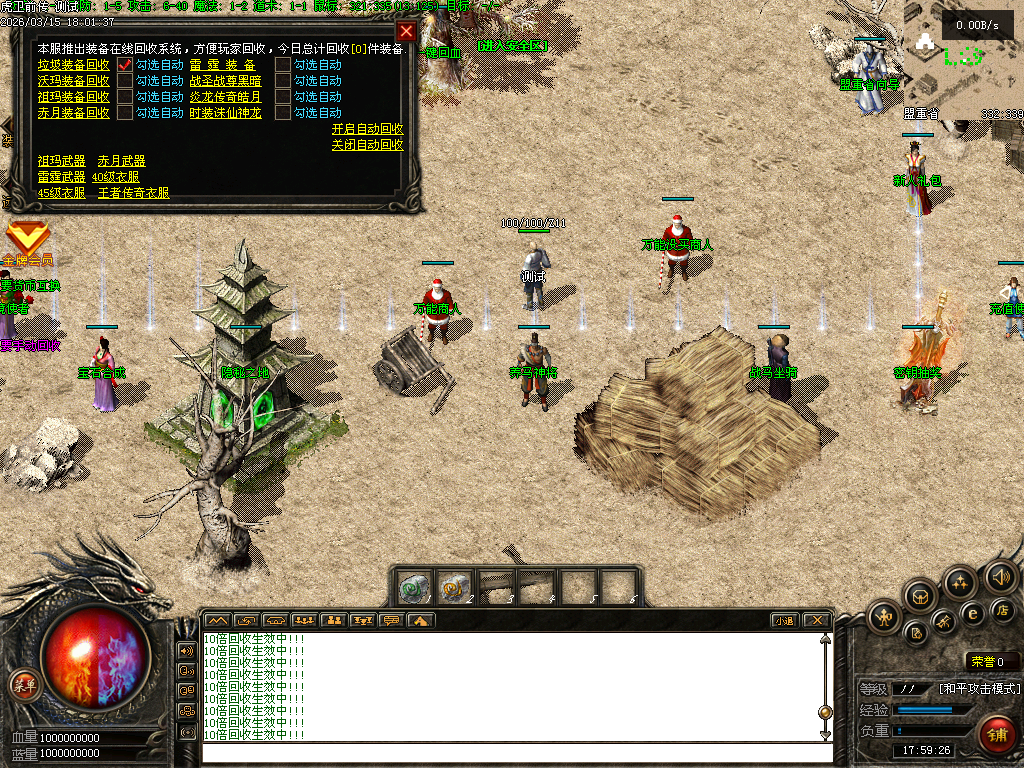Close the chat window with its X
This screenshot has width=1024, height=768.
816,620
